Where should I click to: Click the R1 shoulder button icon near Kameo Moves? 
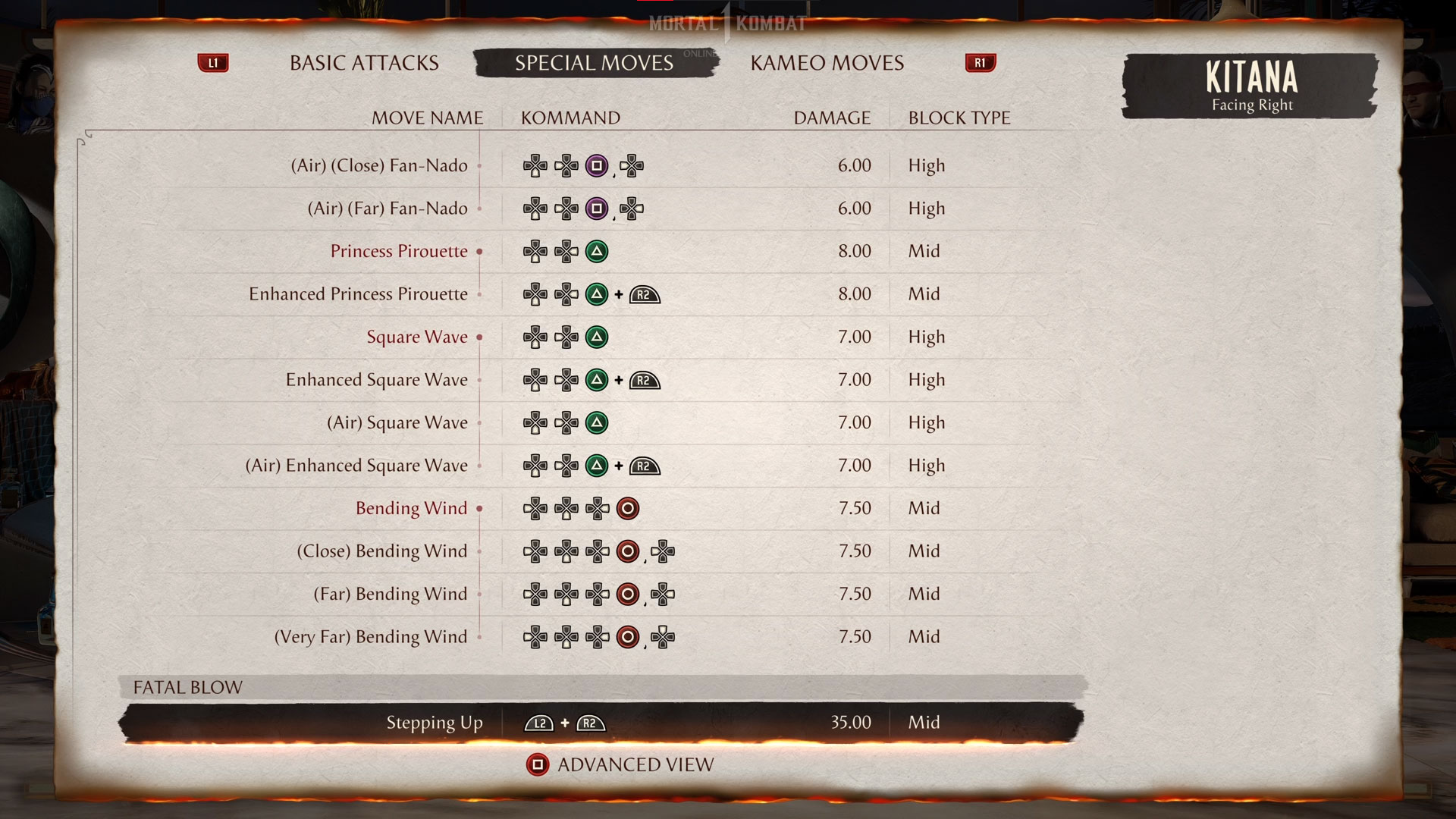point(980,63)
